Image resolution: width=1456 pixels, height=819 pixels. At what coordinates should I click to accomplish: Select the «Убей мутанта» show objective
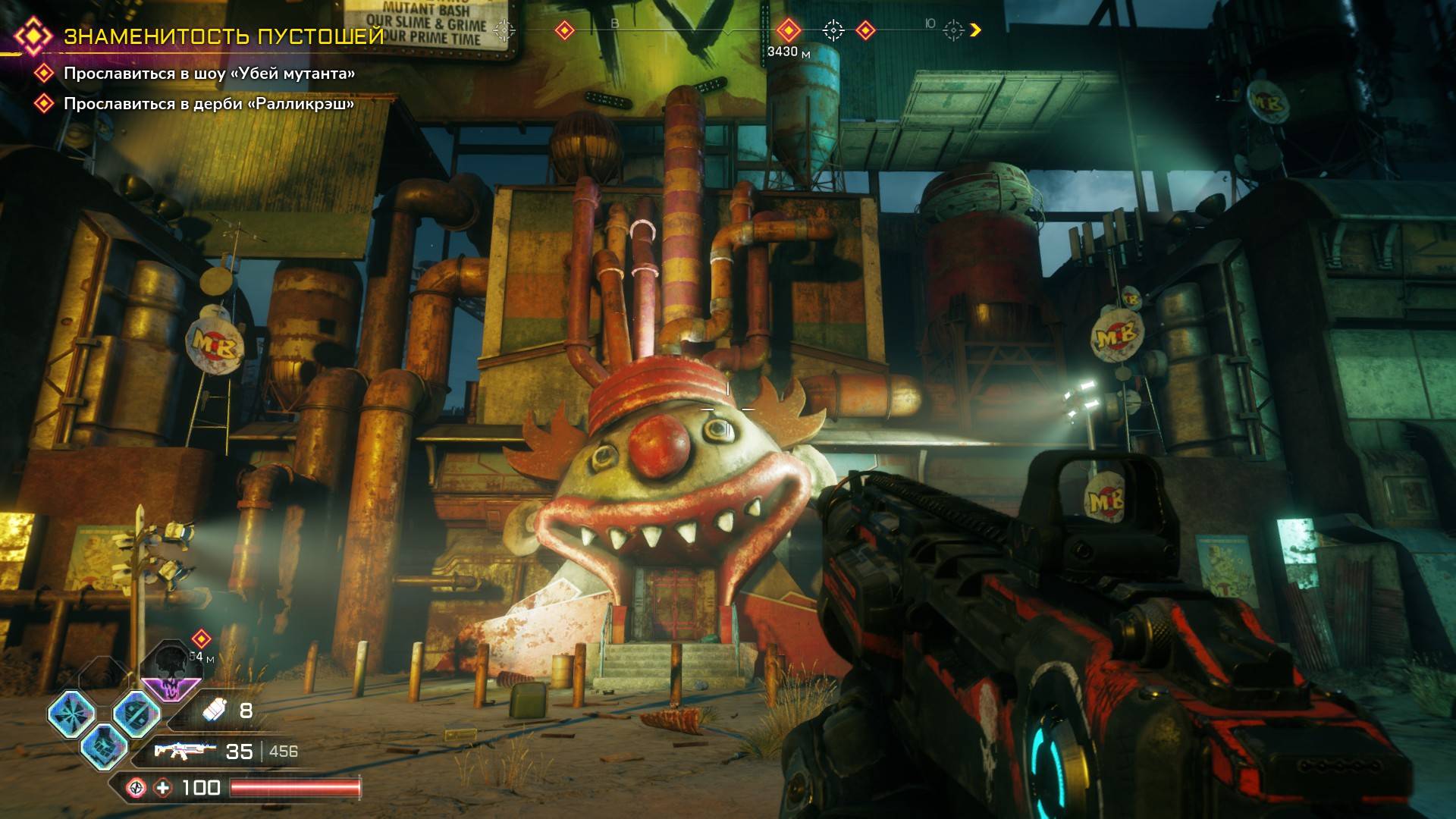(x=209, y=74)
